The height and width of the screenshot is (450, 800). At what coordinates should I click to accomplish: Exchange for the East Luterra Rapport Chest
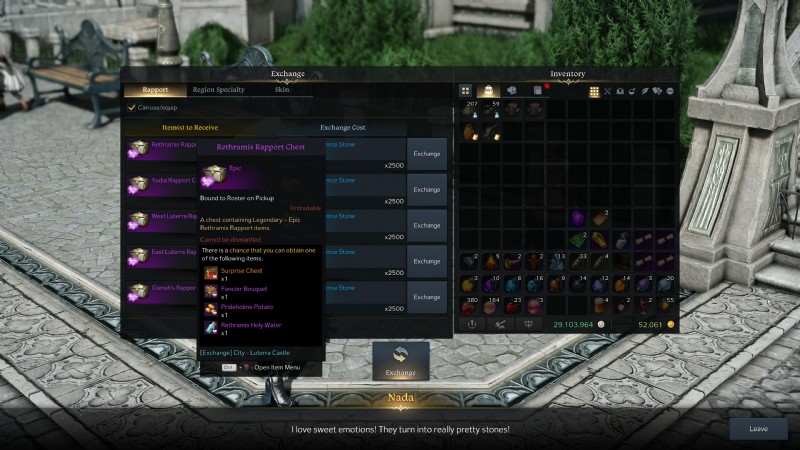[427, 261]
